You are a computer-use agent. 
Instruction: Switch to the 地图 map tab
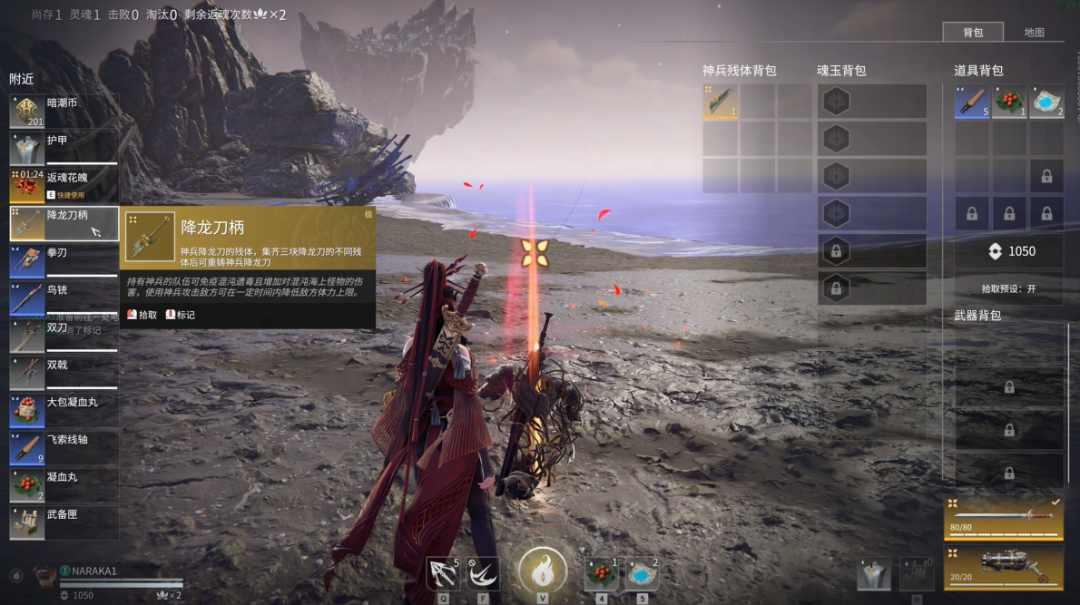[1034, 32]
